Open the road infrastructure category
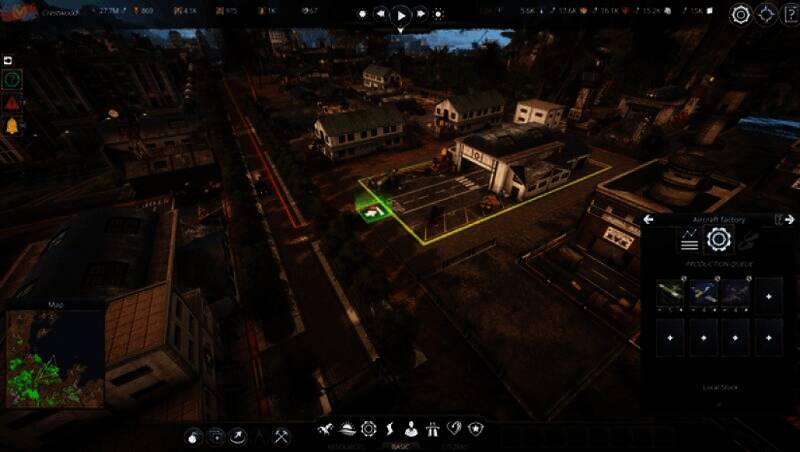 click(433, 429)
